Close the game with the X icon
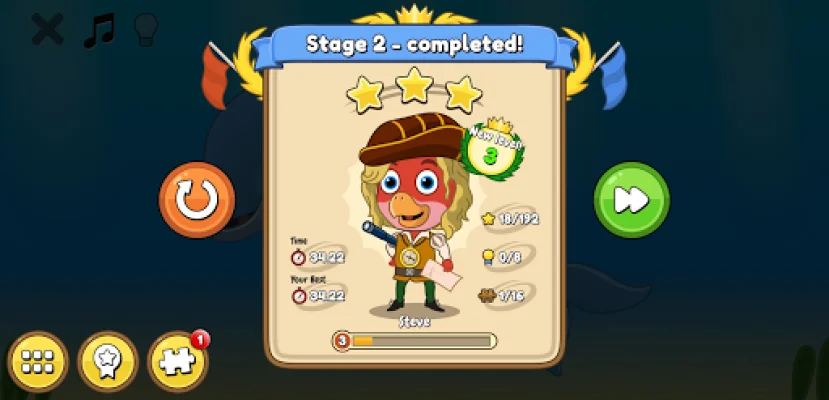The height and width of the screenshot is (400, 829). 47,29
